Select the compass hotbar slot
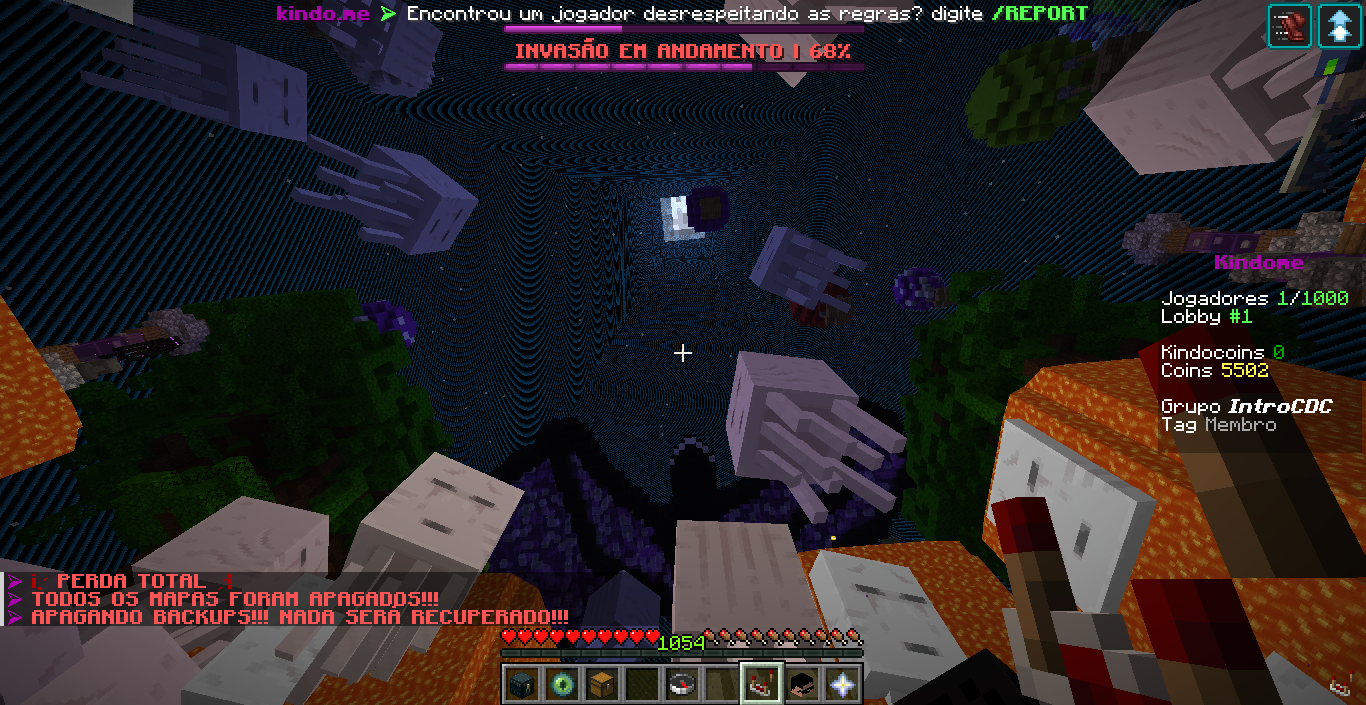 pos(682,684)
